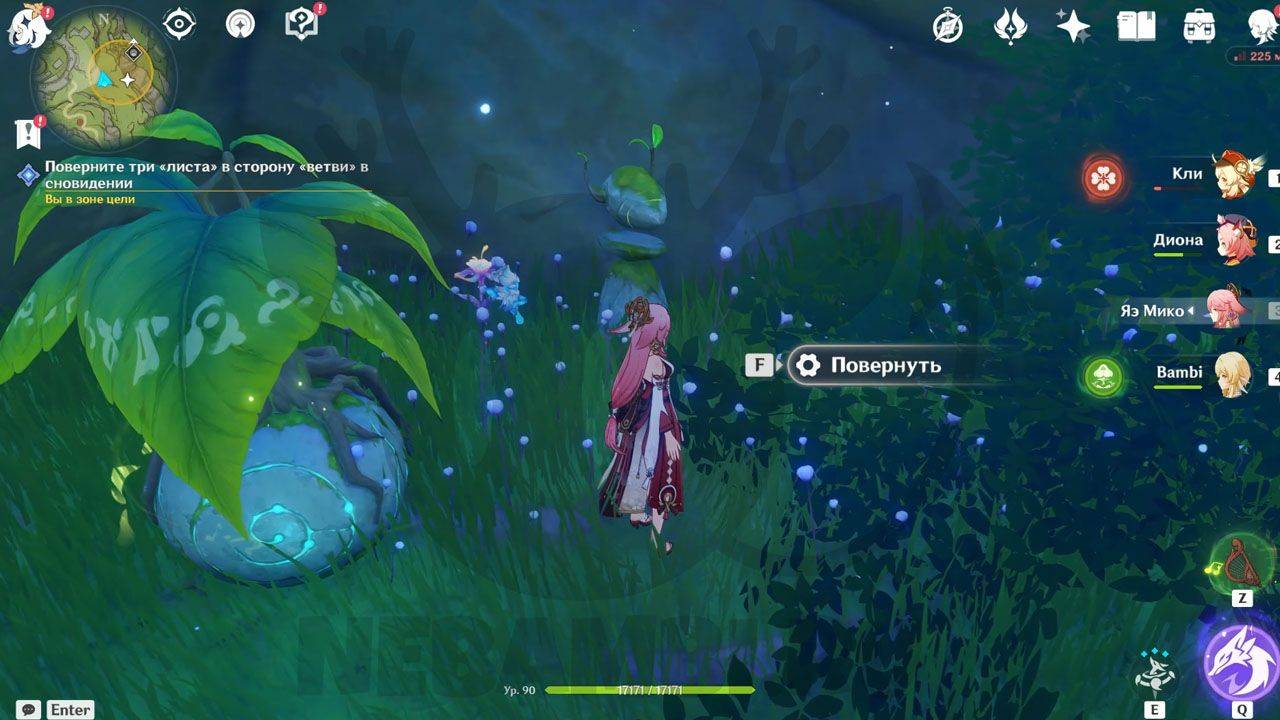The width and height of the screenshot is (1280, 720).
Task: Open the chat speech bubble icon
Action: pos(29,709)
